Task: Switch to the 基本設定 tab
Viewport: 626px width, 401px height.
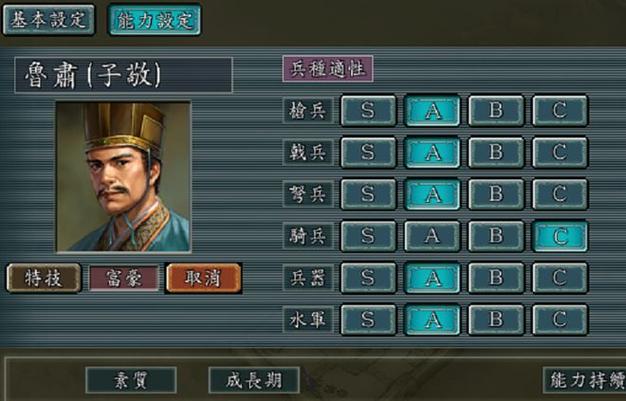Action: [x=48, y=20]
